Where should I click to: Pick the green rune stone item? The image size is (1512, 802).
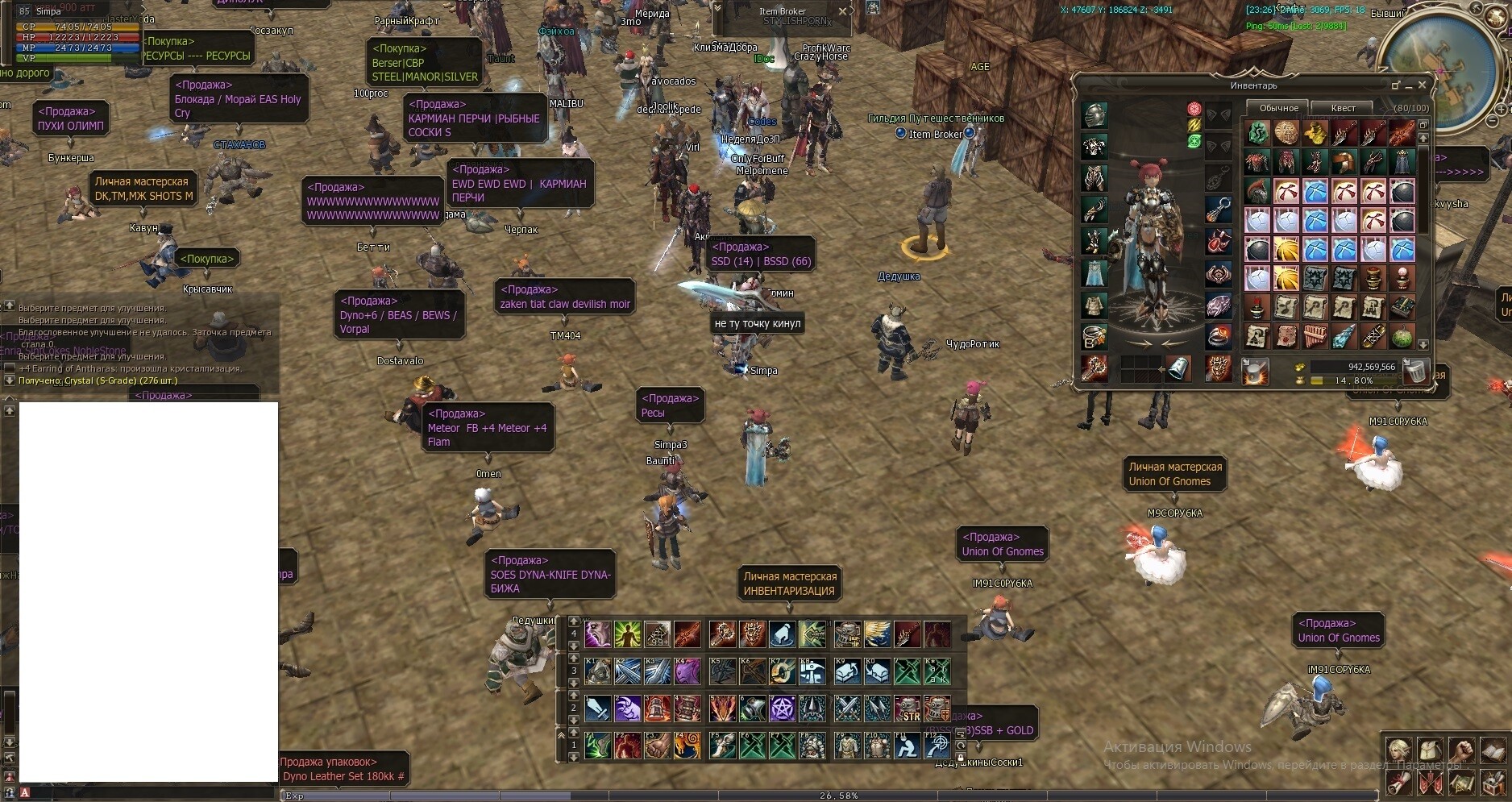(1257, 133)
